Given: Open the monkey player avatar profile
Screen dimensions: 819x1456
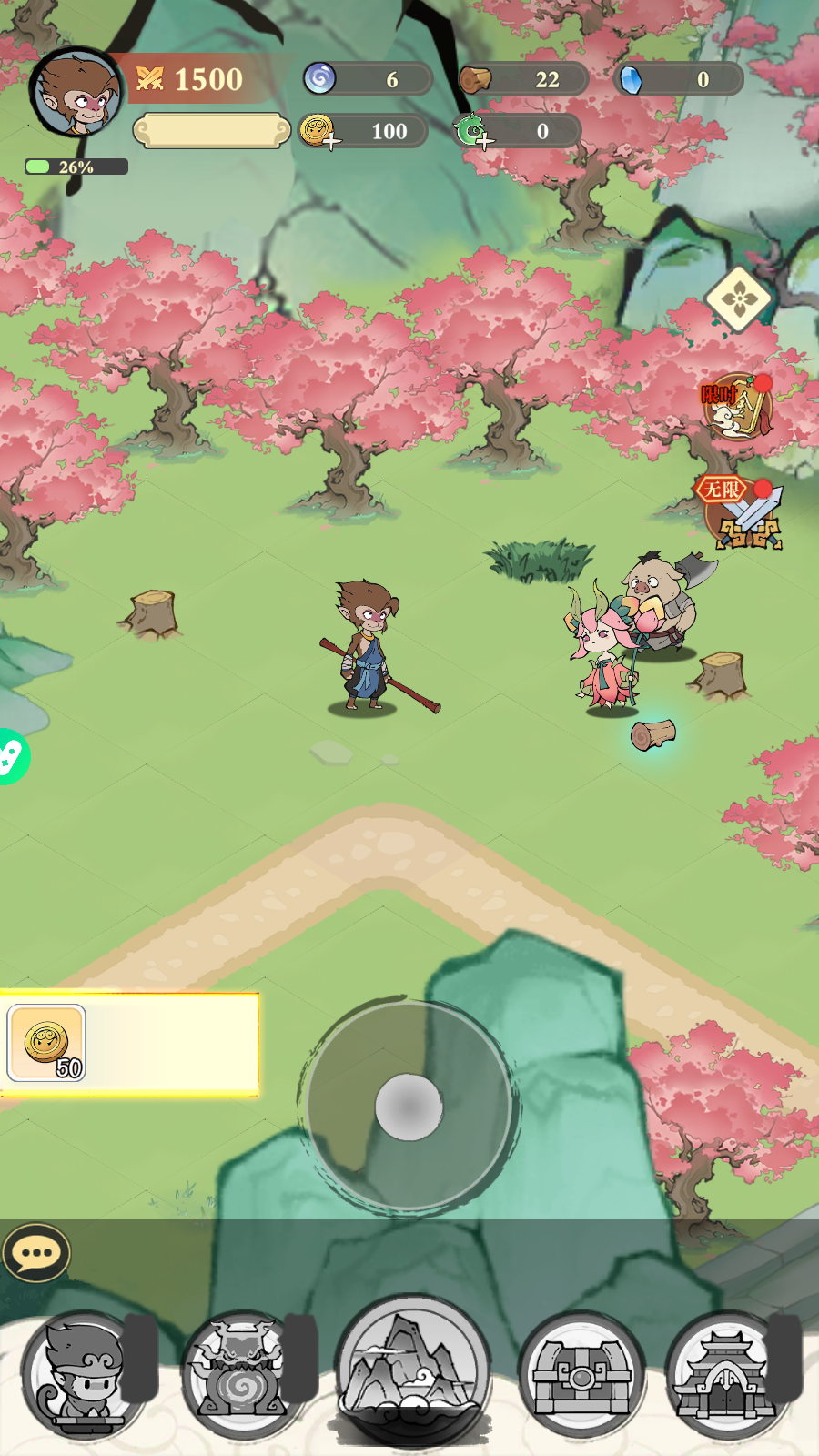Looking at the screenshot, I should pyautogui.click(x=76, y=92).
